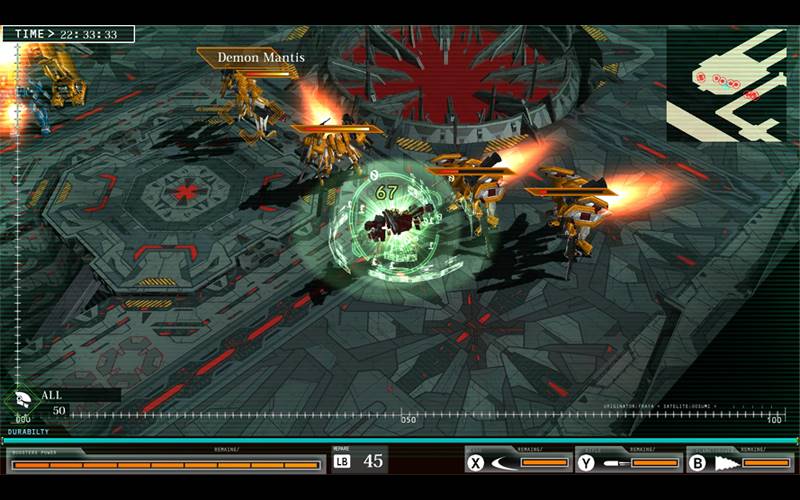The width and height of the screenshot is (800, 500).
Task: Use the Repair item slot
Action: (x=359, y=461)
